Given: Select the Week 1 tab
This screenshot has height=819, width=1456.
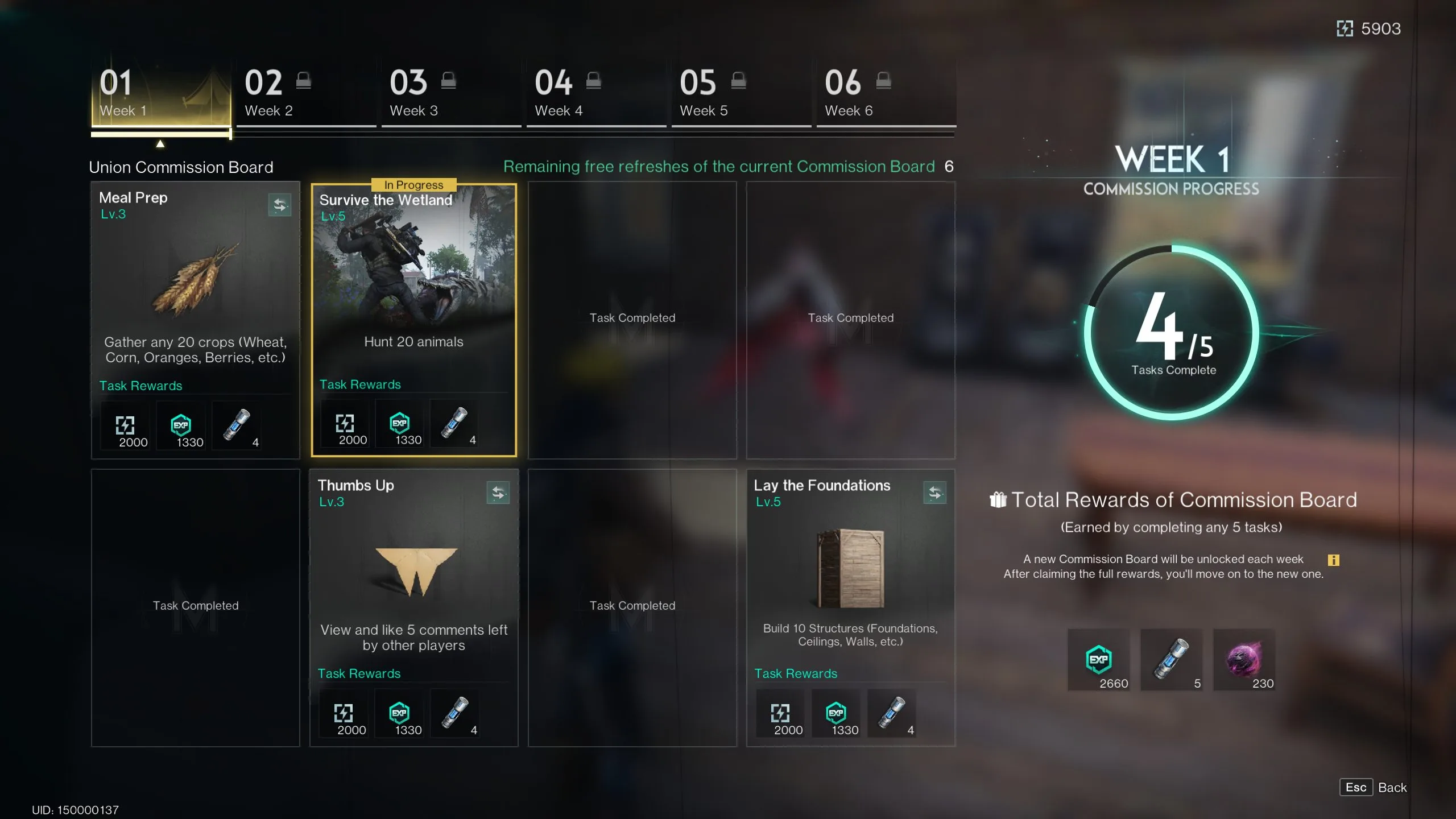Looking at the screenshot, I should click(161, 94).
